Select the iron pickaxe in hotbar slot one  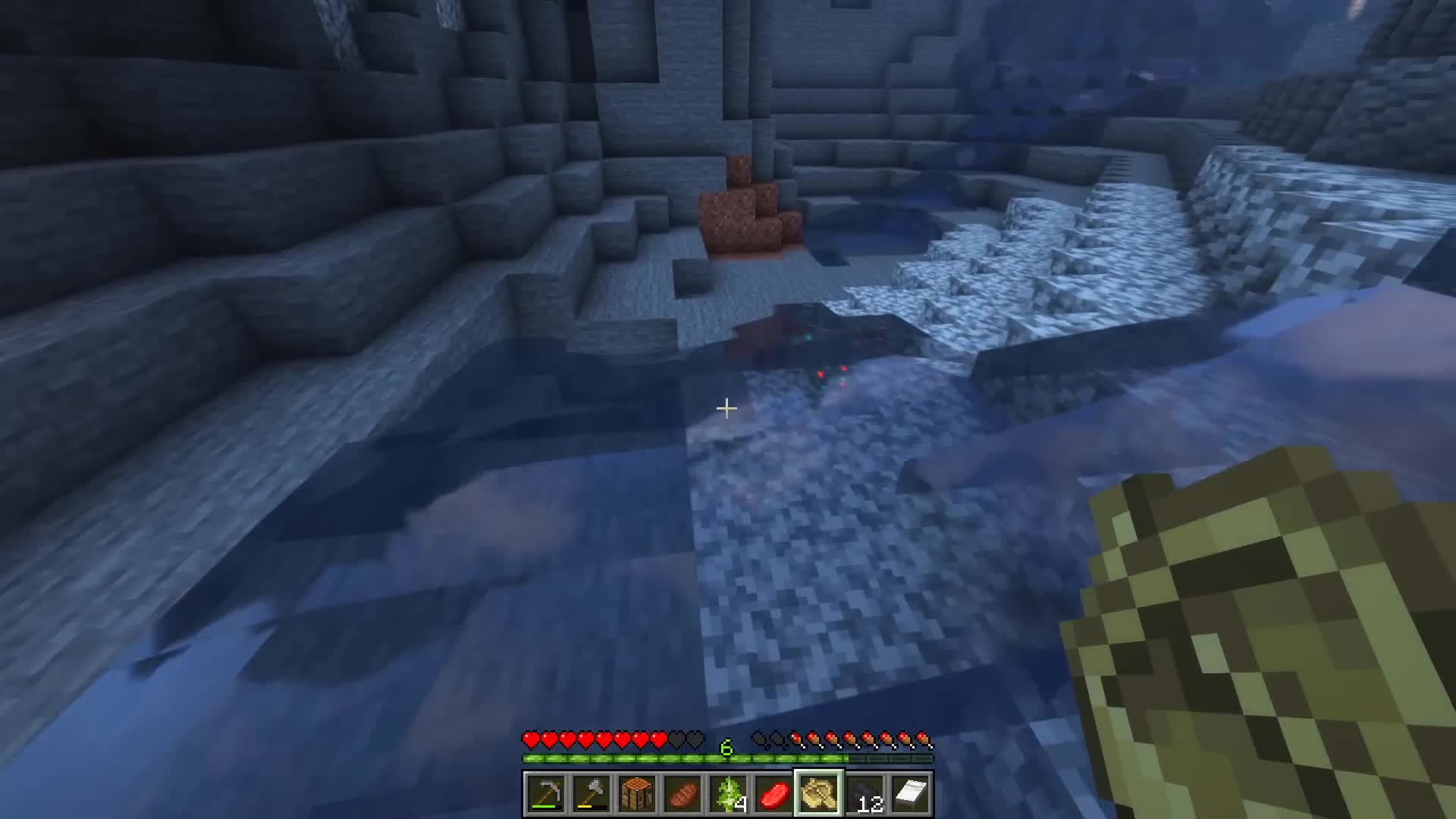click(548, 792)
